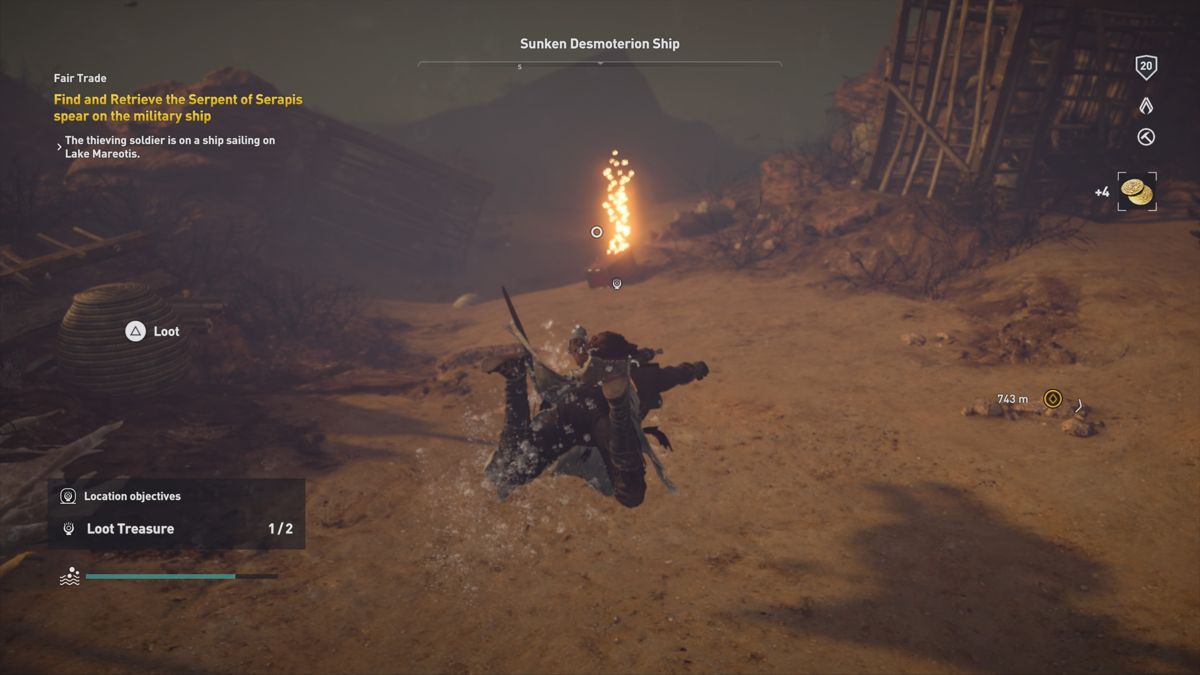
Task: Click the level 20 shield badge
Action: [x=1146, y=68]
